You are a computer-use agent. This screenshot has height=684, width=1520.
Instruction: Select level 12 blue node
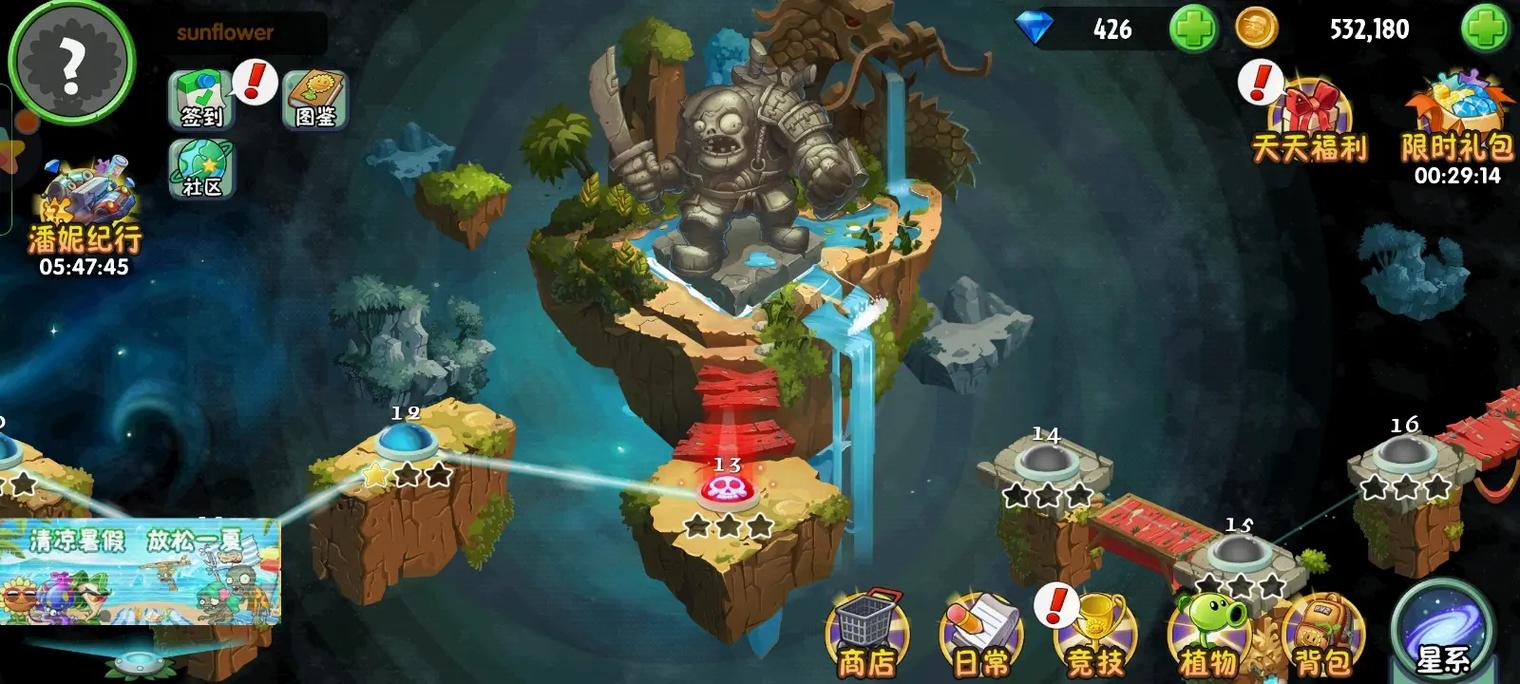tap(406, 442)
